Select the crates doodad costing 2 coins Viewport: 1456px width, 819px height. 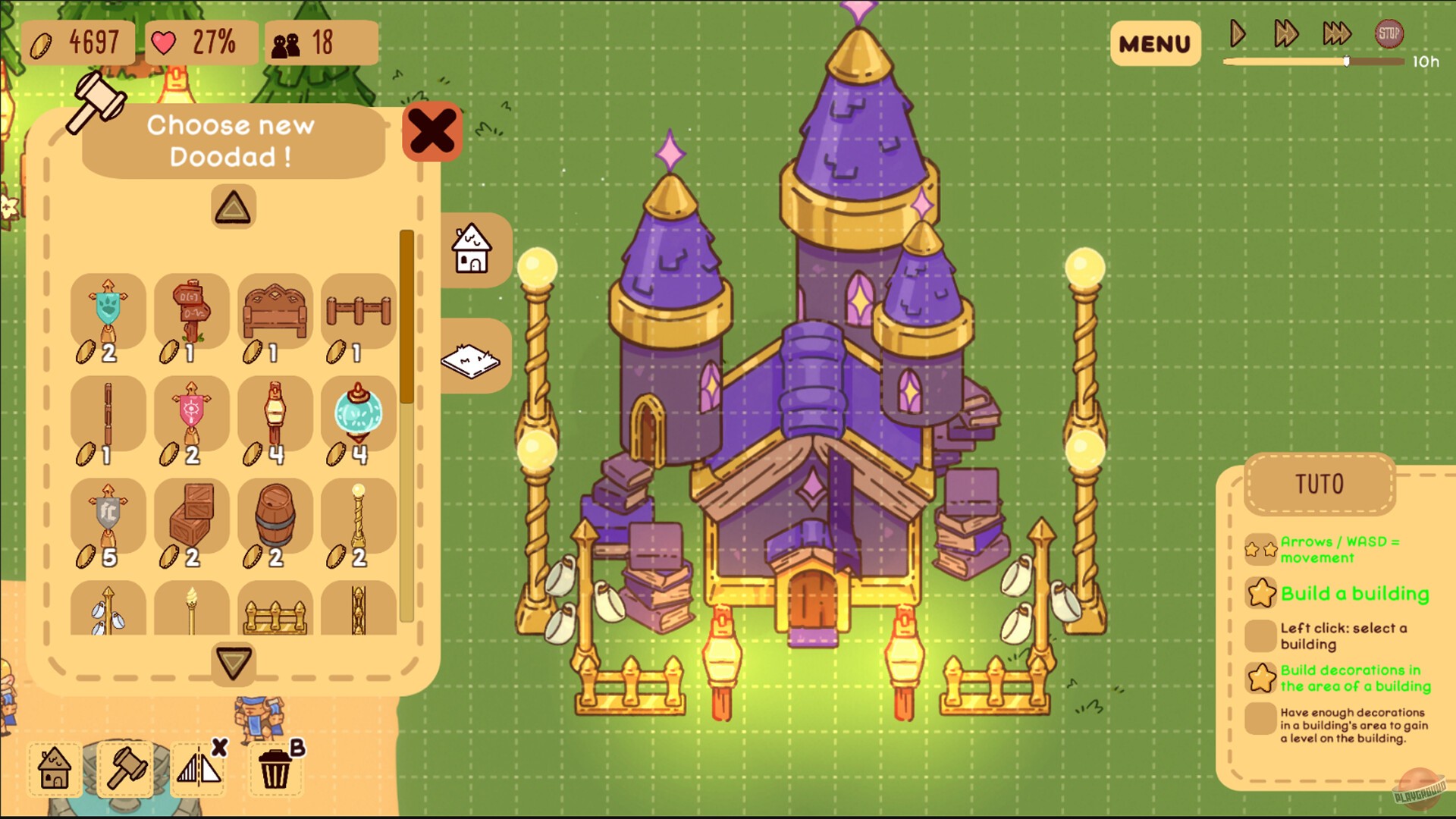point(190,517)
